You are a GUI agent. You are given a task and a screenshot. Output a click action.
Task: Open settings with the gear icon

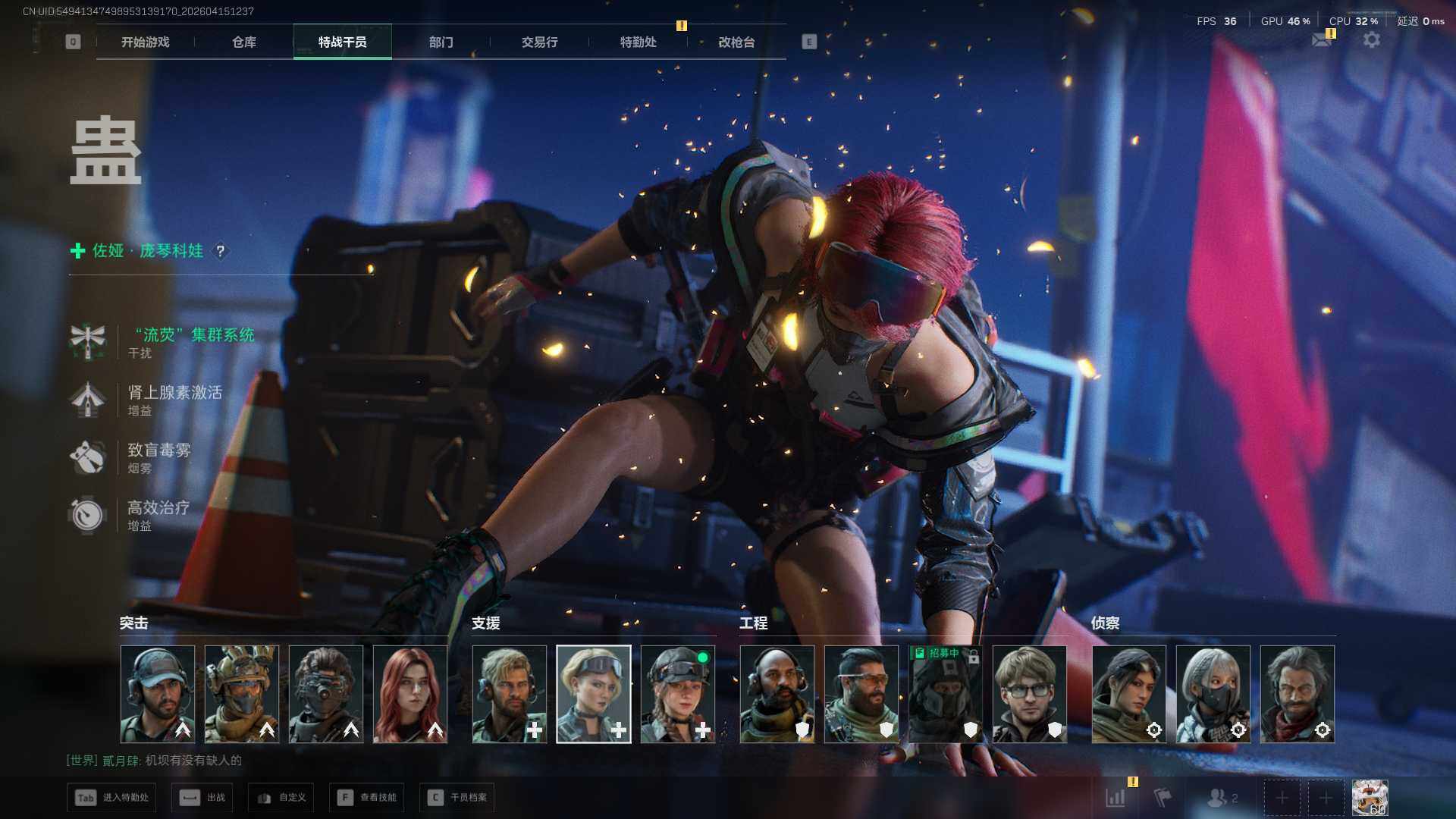(x=1371, y=39)
